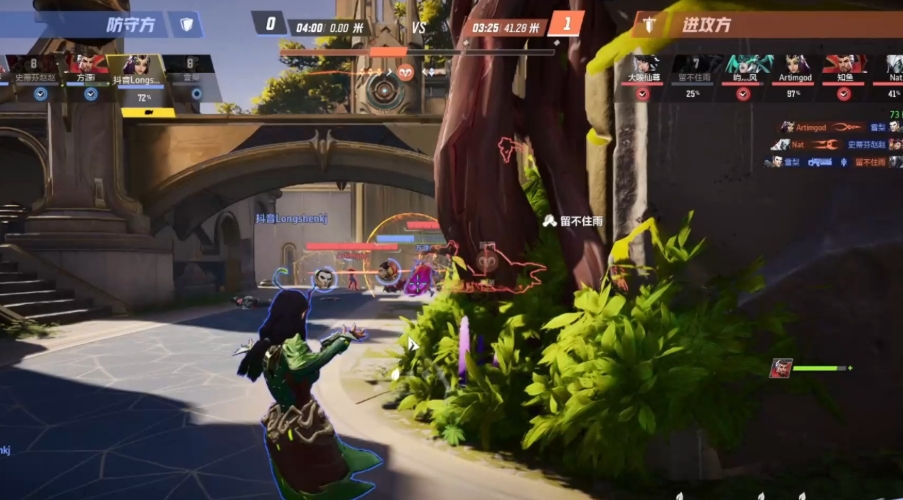Select the 留不住雨 player portrait

click(693, 68)
